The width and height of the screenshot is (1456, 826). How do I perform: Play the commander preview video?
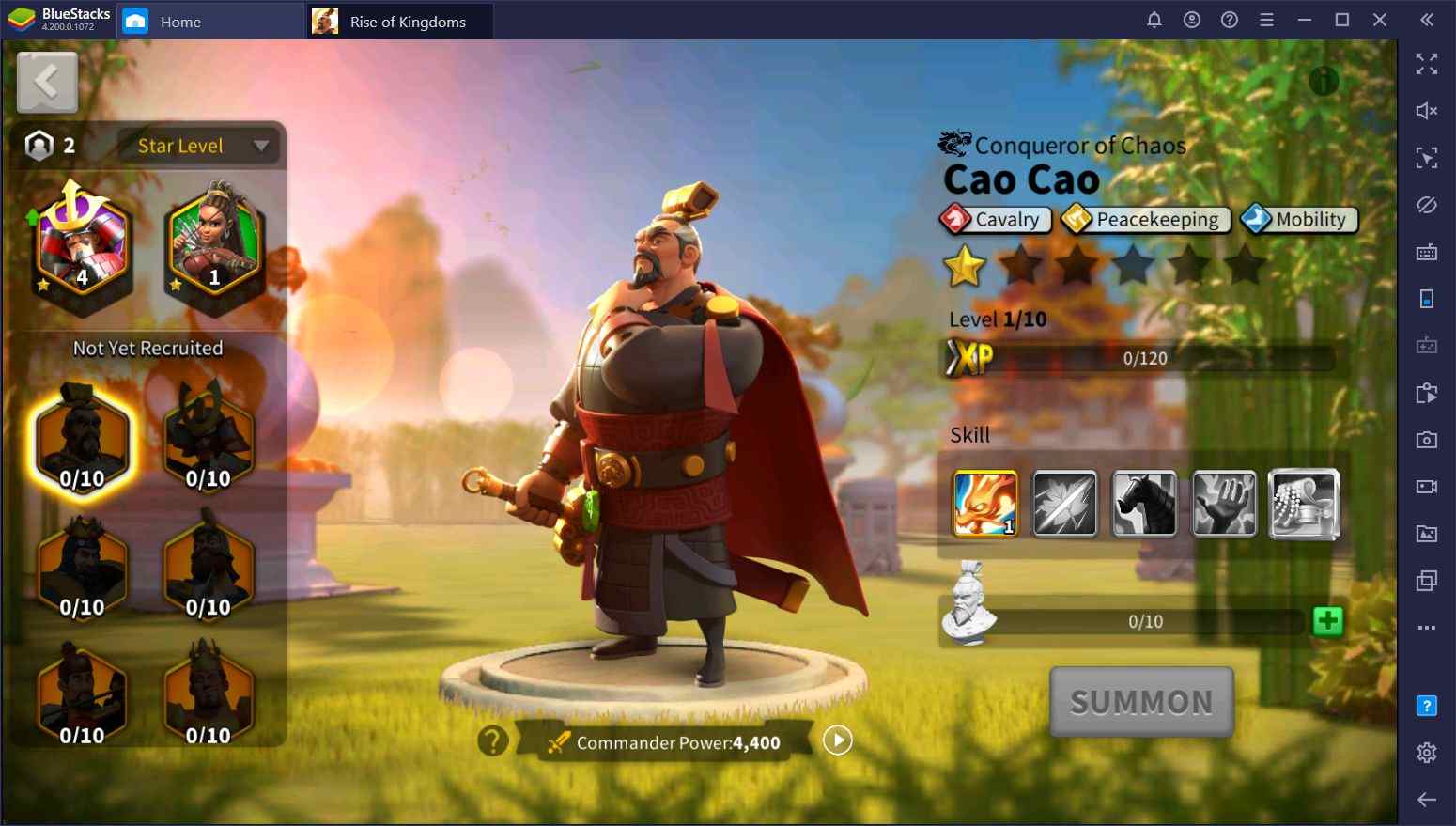click(837, 740)
